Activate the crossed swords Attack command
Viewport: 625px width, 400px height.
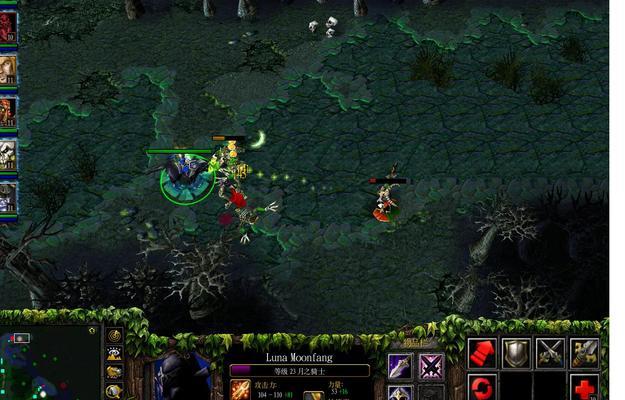[550, 352]
